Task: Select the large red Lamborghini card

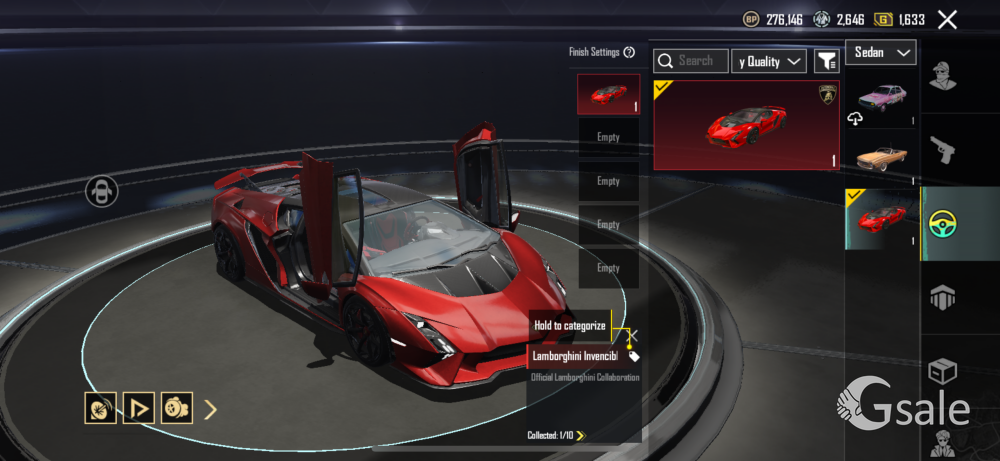Action: coord(746,125)
